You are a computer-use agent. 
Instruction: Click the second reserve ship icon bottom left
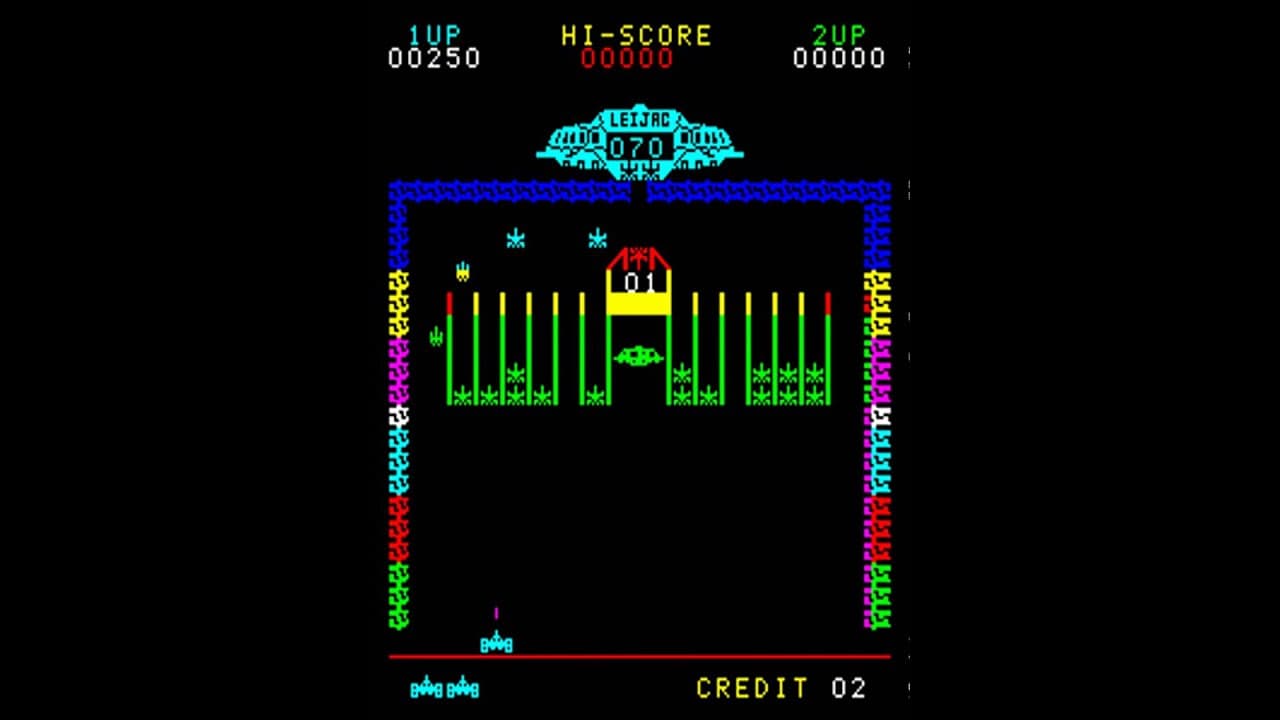pyautogui.click(x=462, y=687)
